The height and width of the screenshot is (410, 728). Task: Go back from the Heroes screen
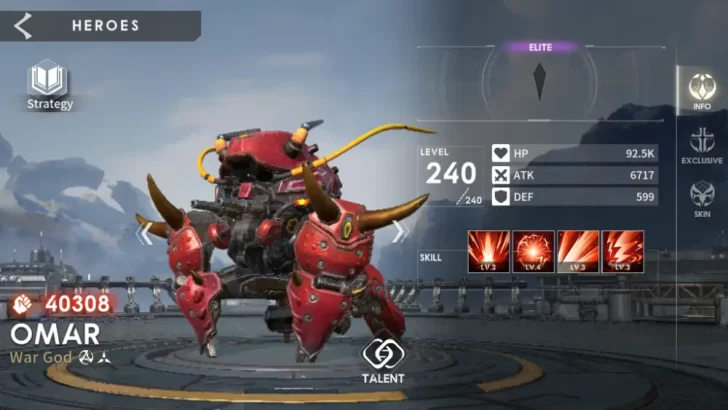23,26
